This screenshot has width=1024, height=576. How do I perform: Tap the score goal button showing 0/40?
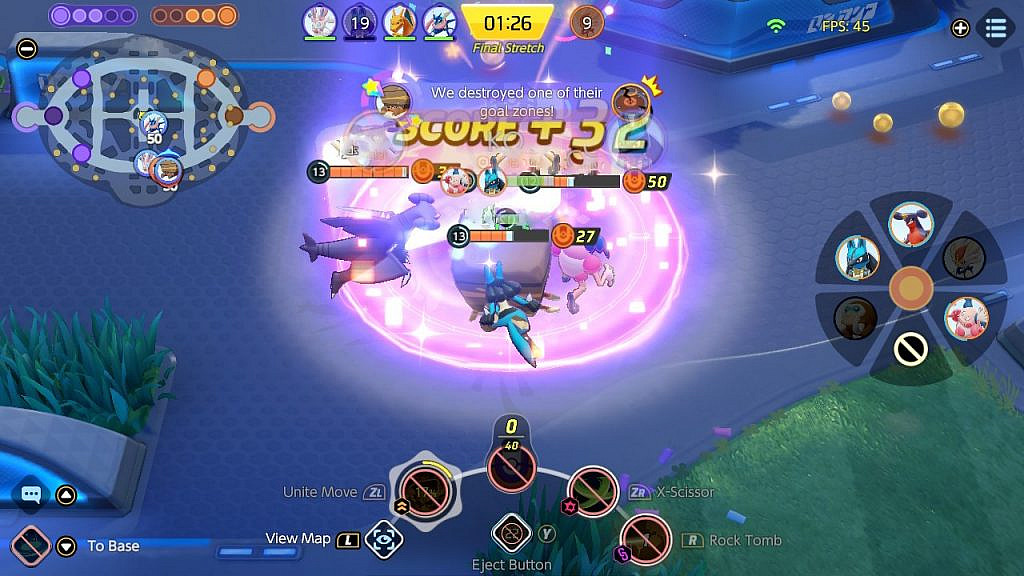pos(511,464)
